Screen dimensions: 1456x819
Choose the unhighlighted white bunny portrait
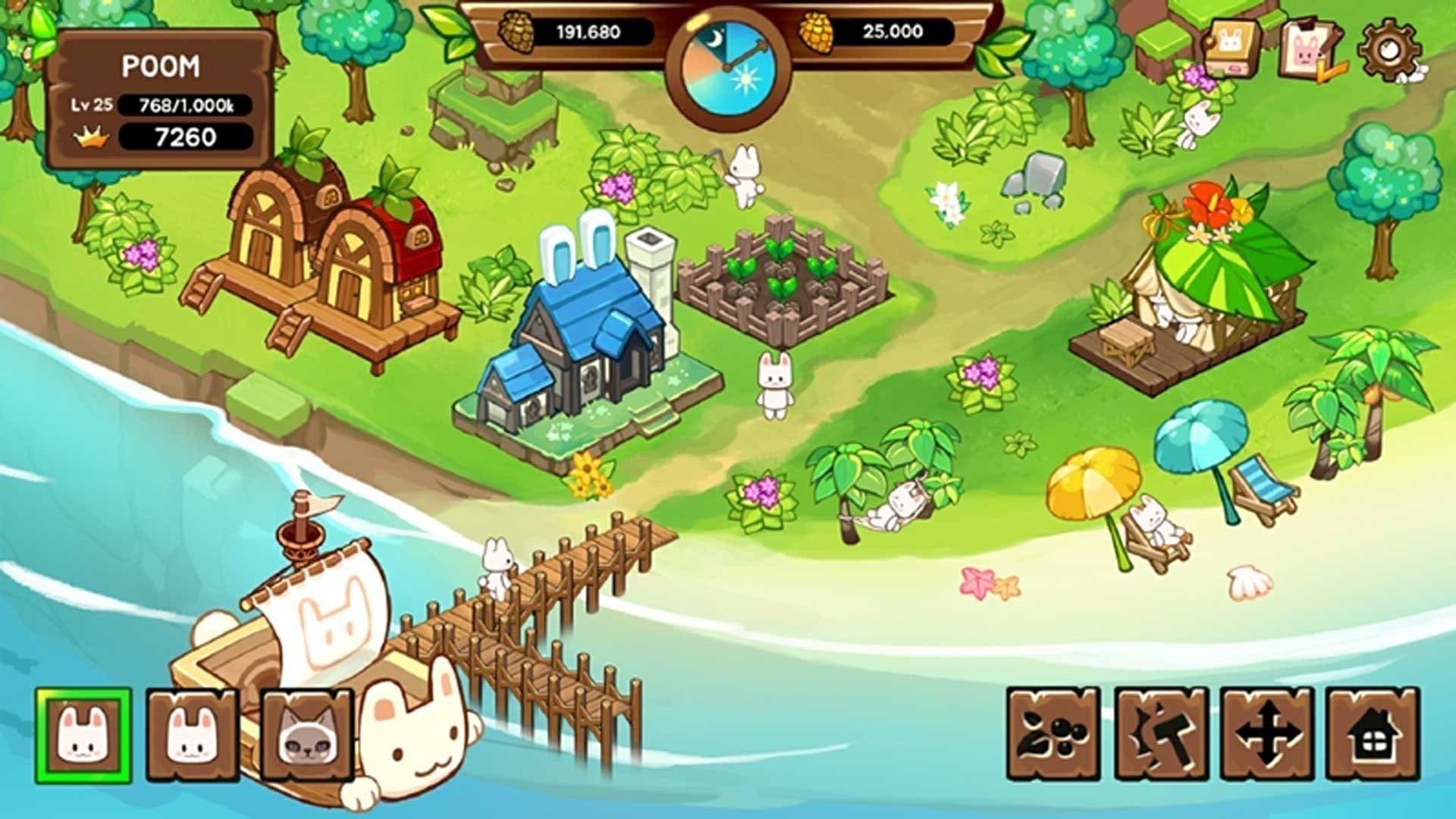click(x=193, y=735)
